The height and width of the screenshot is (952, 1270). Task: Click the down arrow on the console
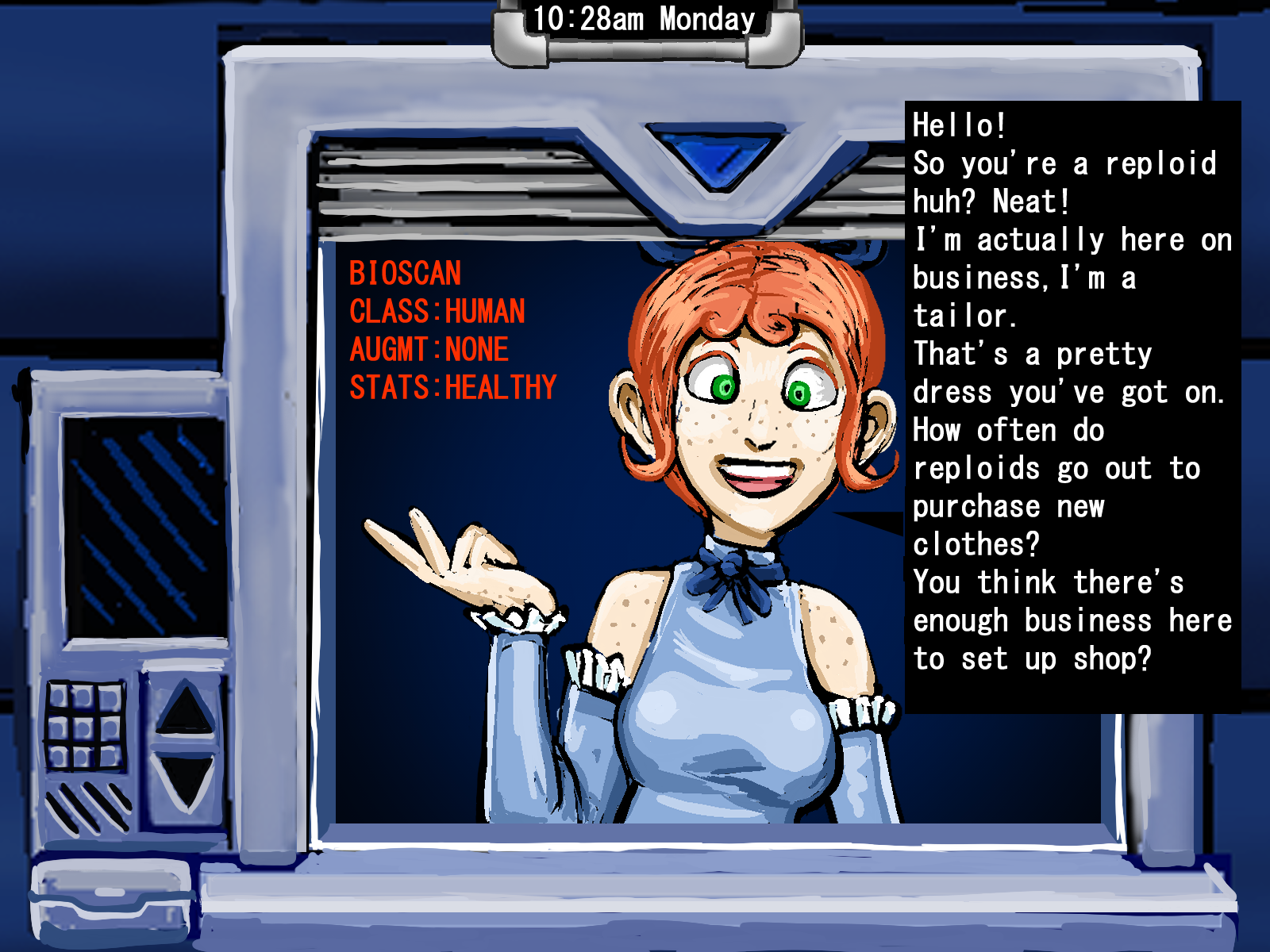pyautogui.click(x=185, y=780)
